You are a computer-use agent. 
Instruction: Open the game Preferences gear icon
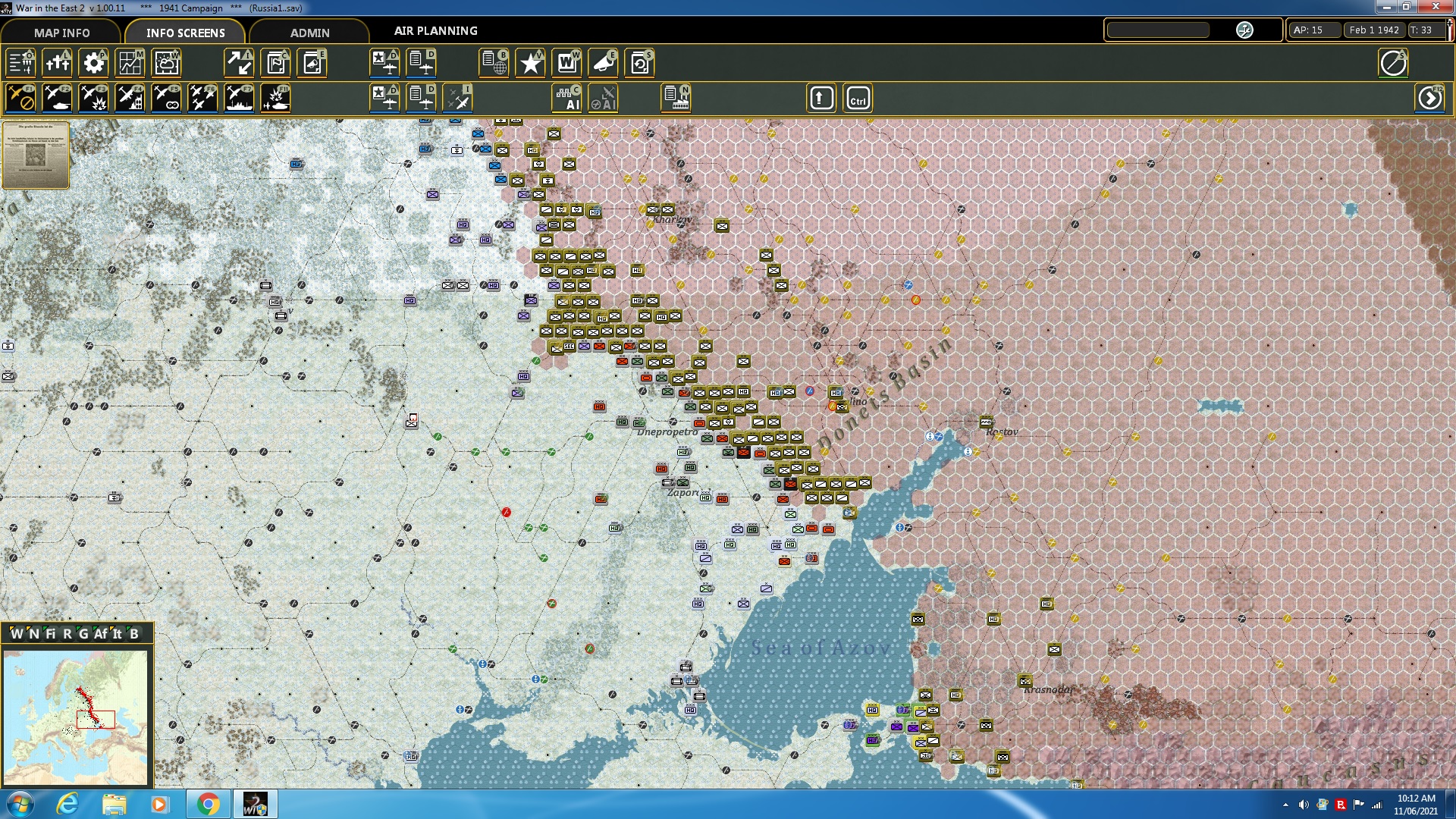pos(93,64)
